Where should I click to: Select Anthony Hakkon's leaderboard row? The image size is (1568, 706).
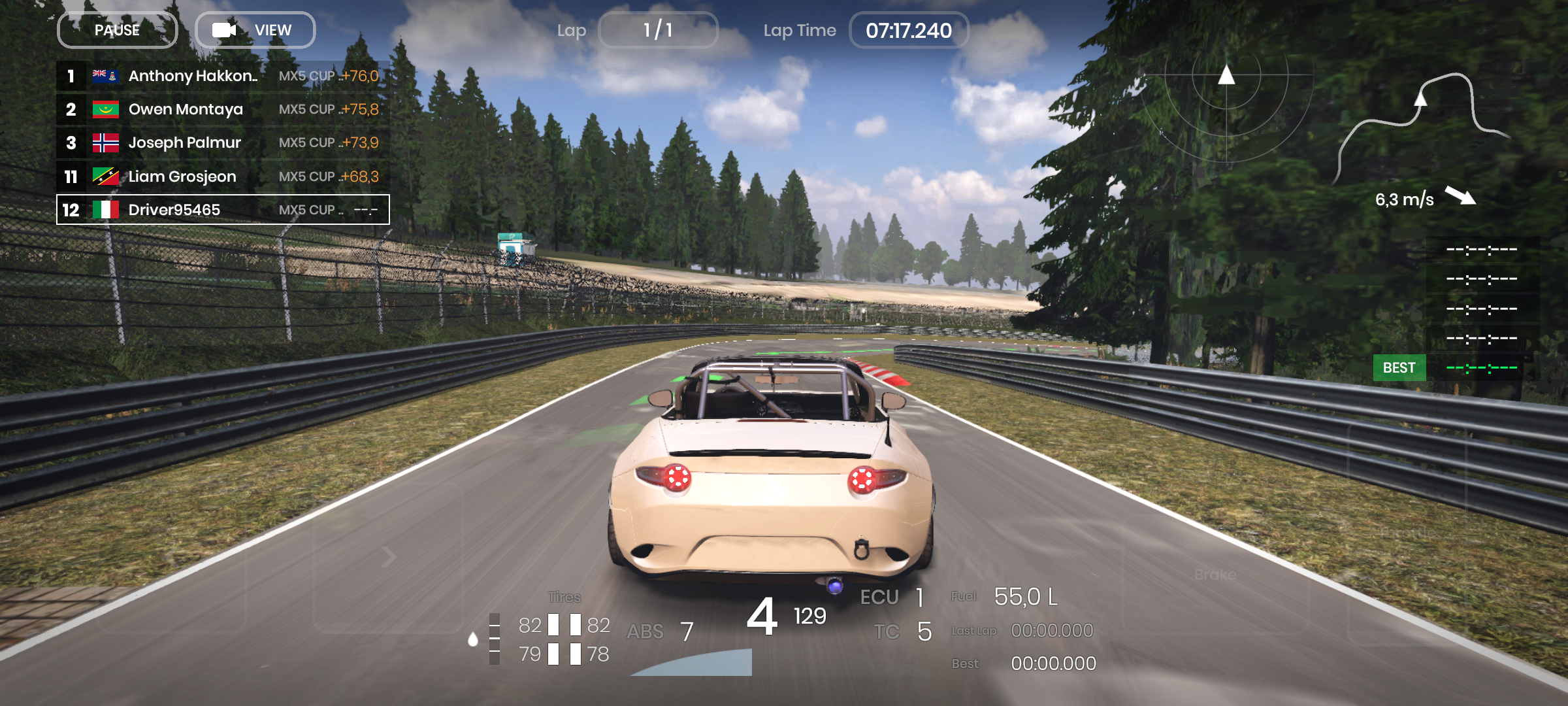click(x=223, y=76)
